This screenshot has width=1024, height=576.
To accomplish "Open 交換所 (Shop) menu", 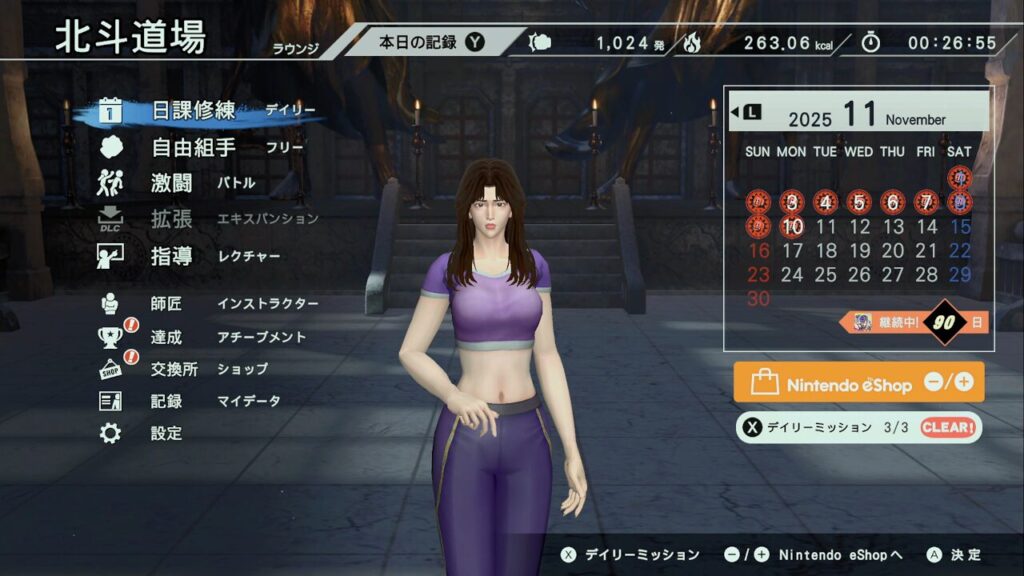I will 174,369.
